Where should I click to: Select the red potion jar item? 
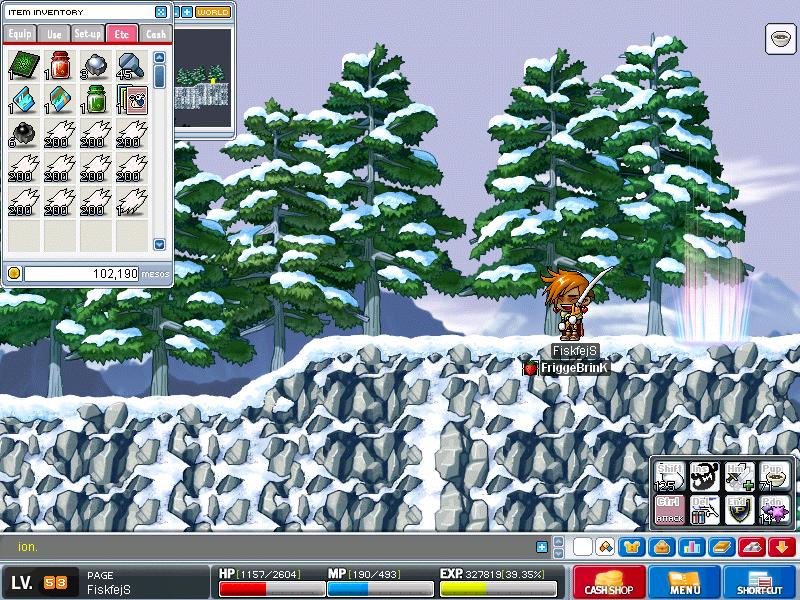click(x=59, y=66)
